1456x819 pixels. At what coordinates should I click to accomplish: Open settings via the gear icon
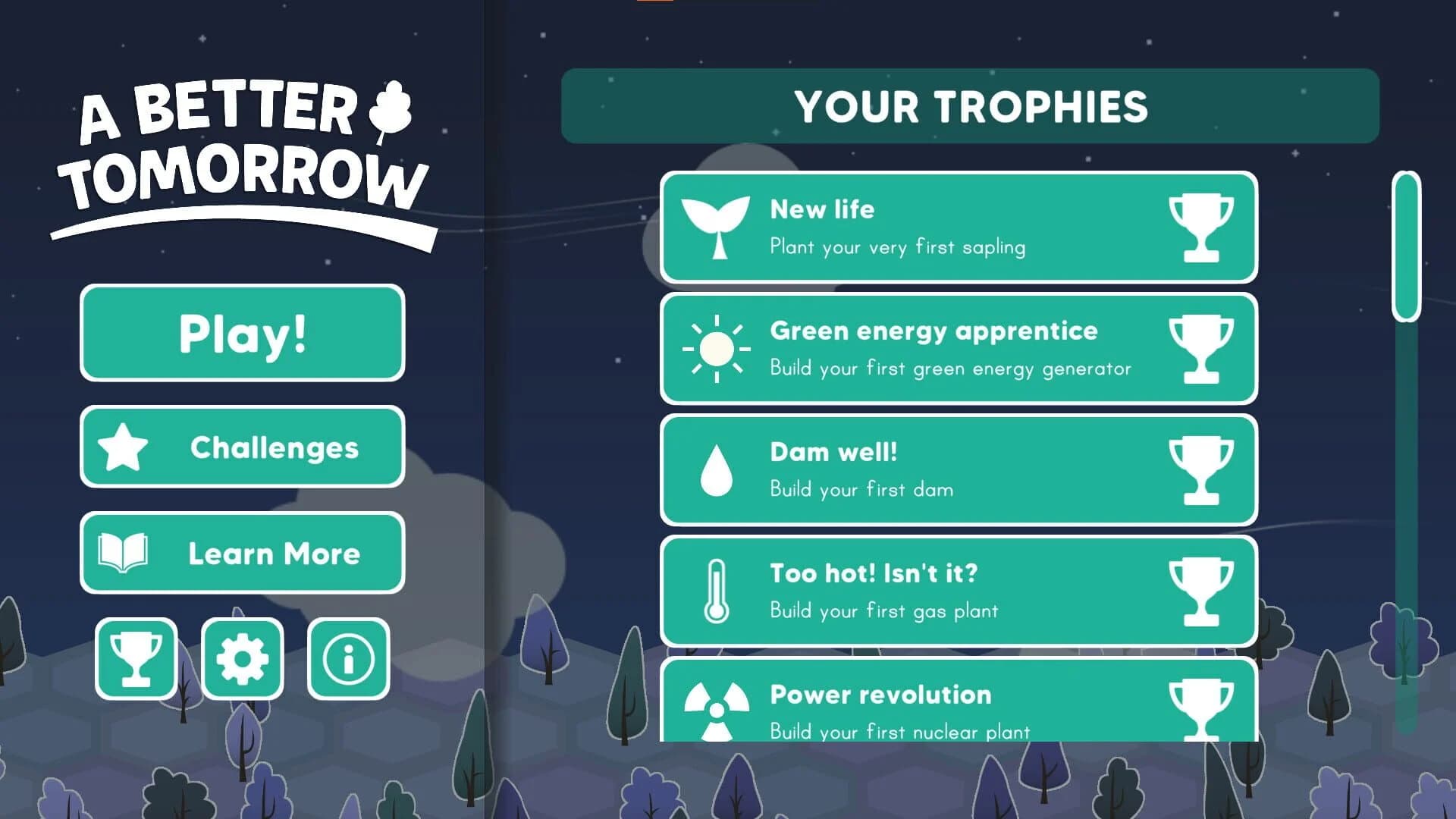(242, 660)
